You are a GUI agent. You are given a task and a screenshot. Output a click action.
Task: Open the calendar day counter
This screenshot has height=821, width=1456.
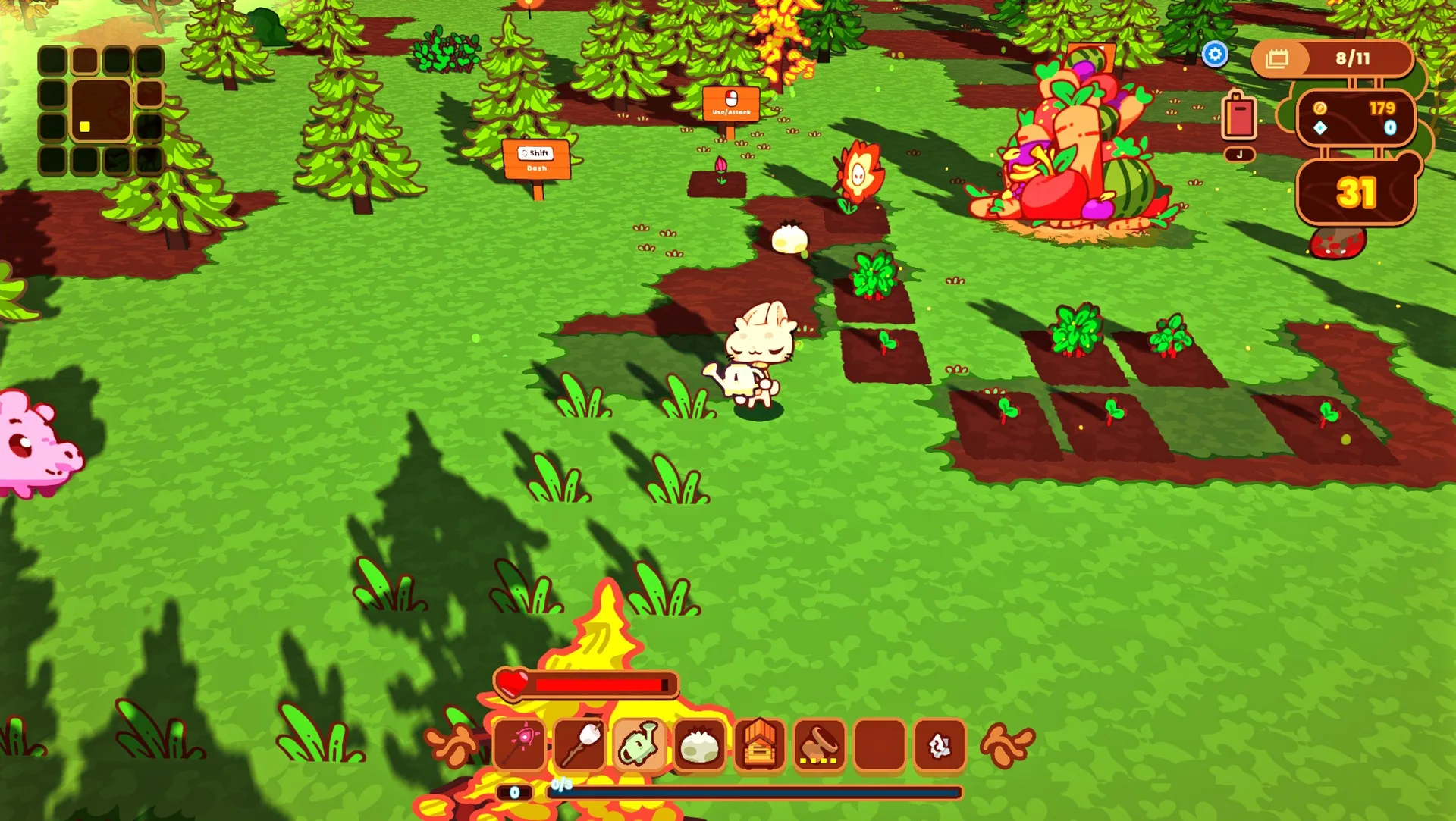tap(1332, 58)
